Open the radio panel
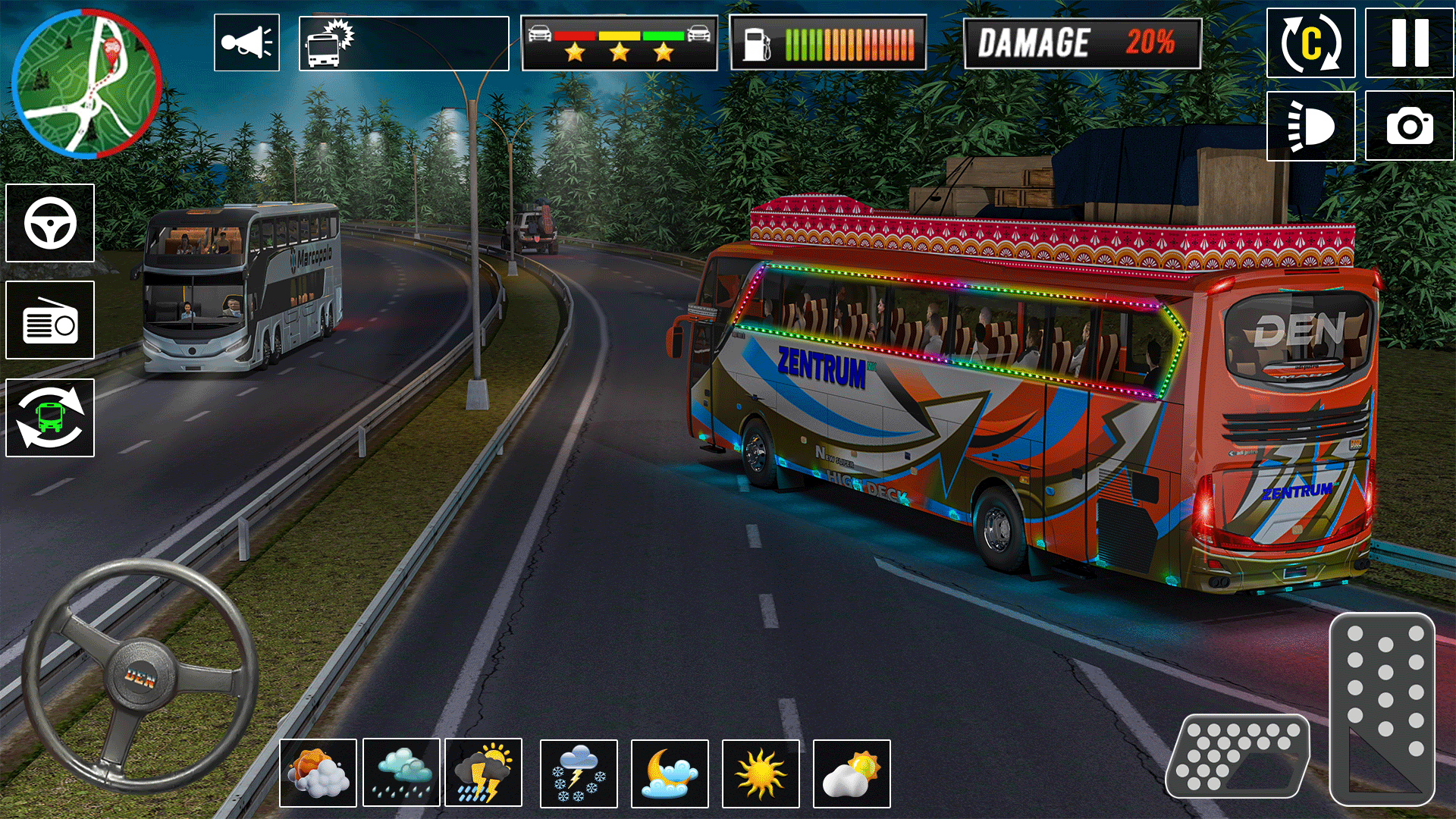 point(49,320)
